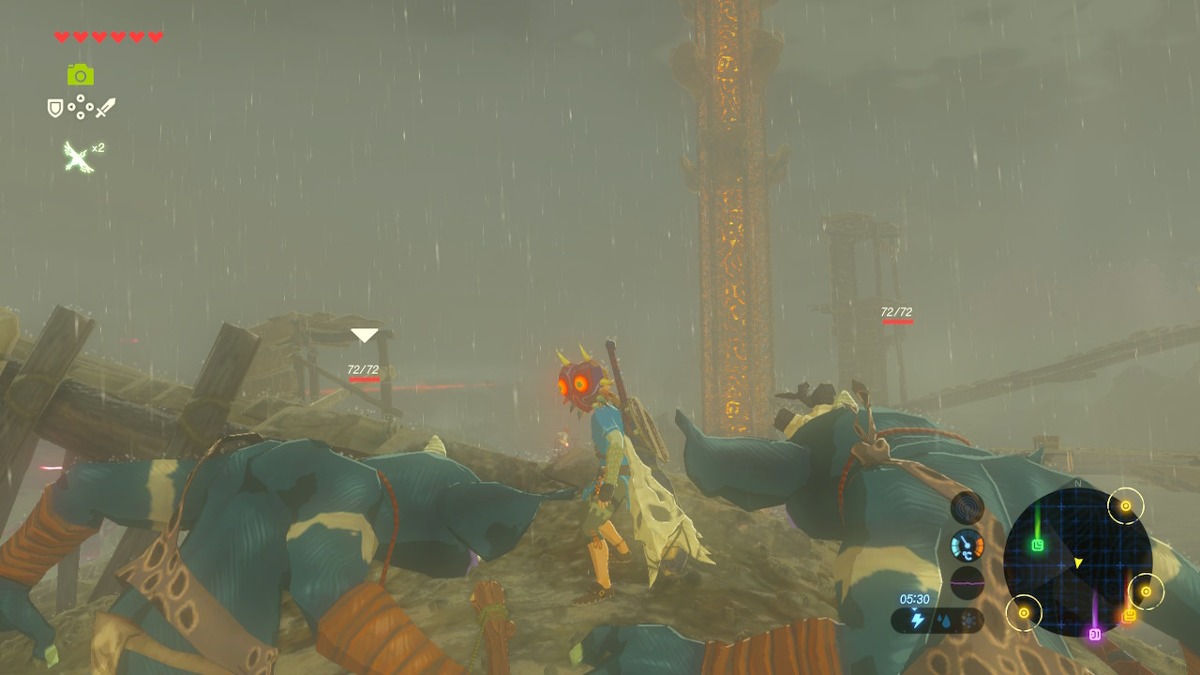Click the lightning bolt weather icon
Viewport: 1200px width, 675px height.
pyautogui.click(x=917, y=621)
